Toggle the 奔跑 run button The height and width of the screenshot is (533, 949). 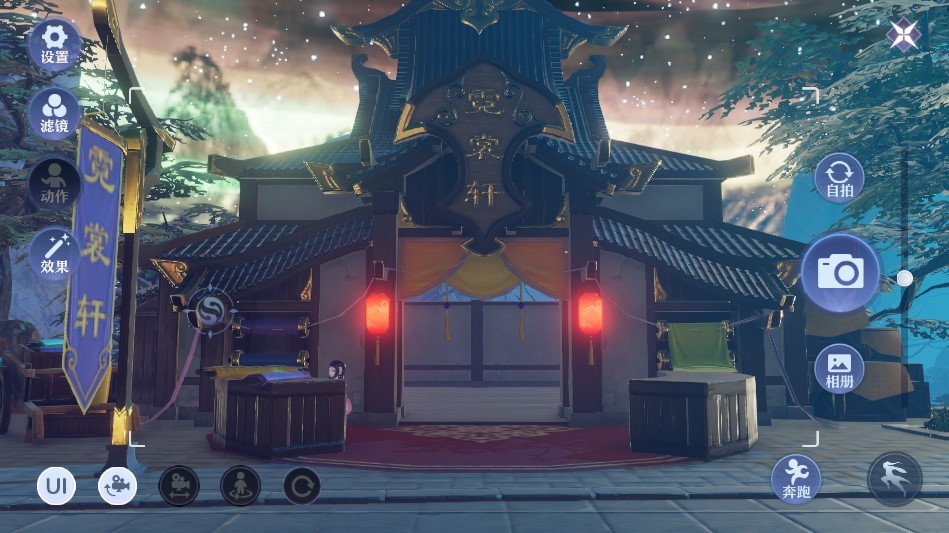(796, 478)
